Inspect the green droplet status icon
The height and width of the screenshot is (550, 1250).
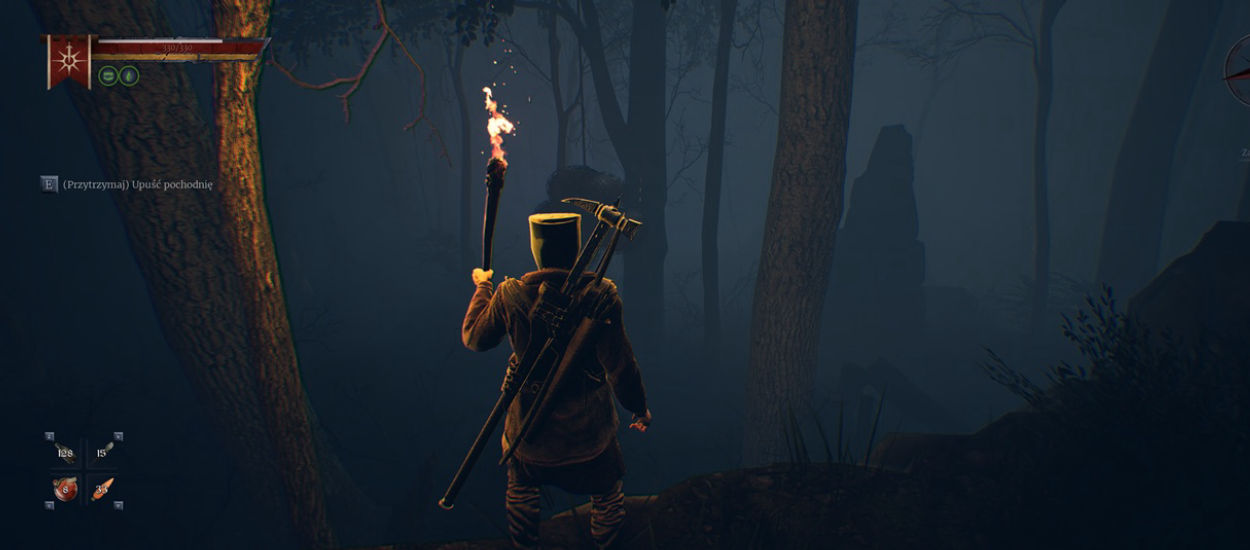point(129,76)
